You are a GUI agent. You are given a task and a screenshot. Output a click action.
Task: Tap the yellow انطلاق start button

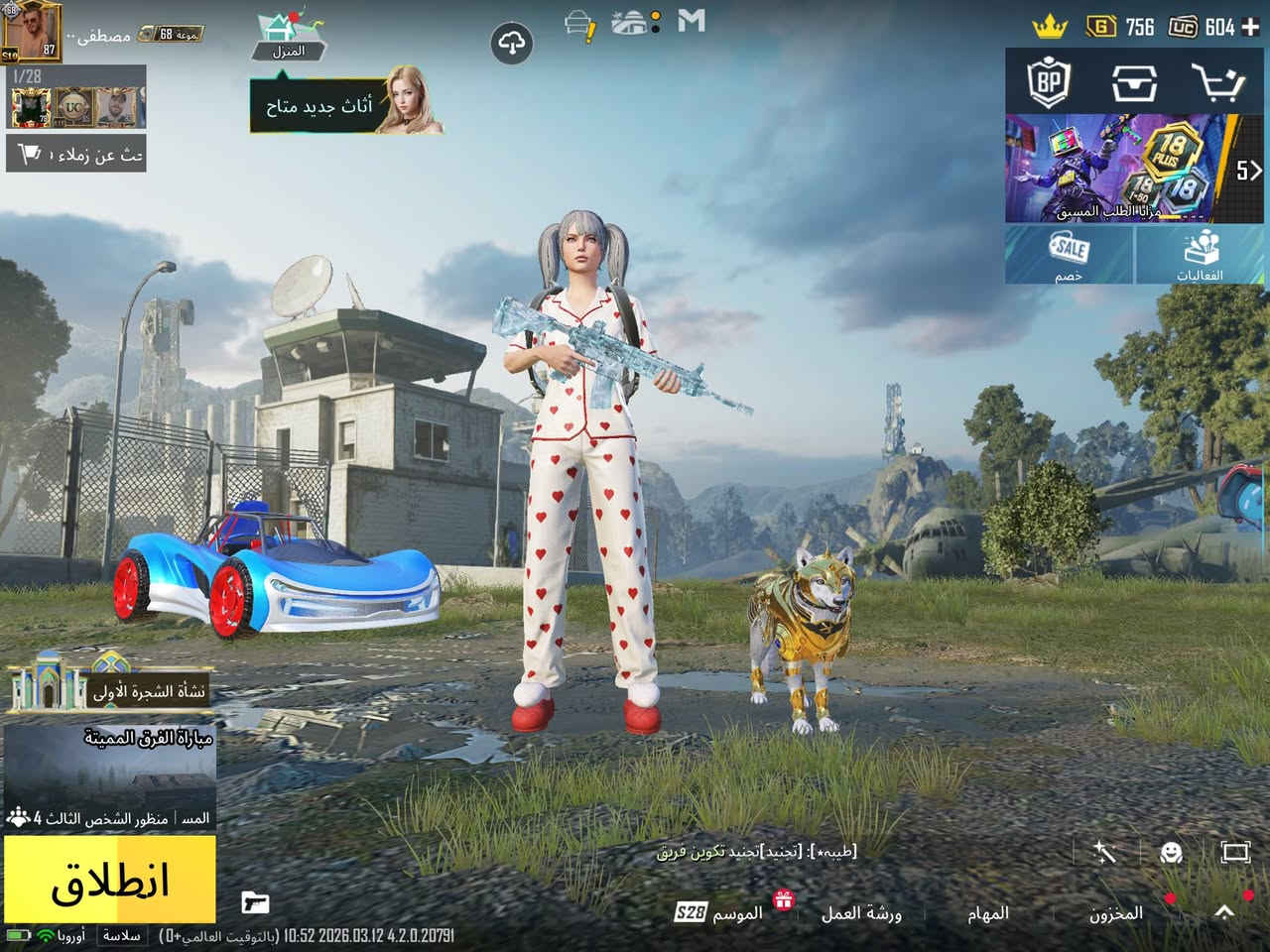pyautogui.click(x=110, y=879)
